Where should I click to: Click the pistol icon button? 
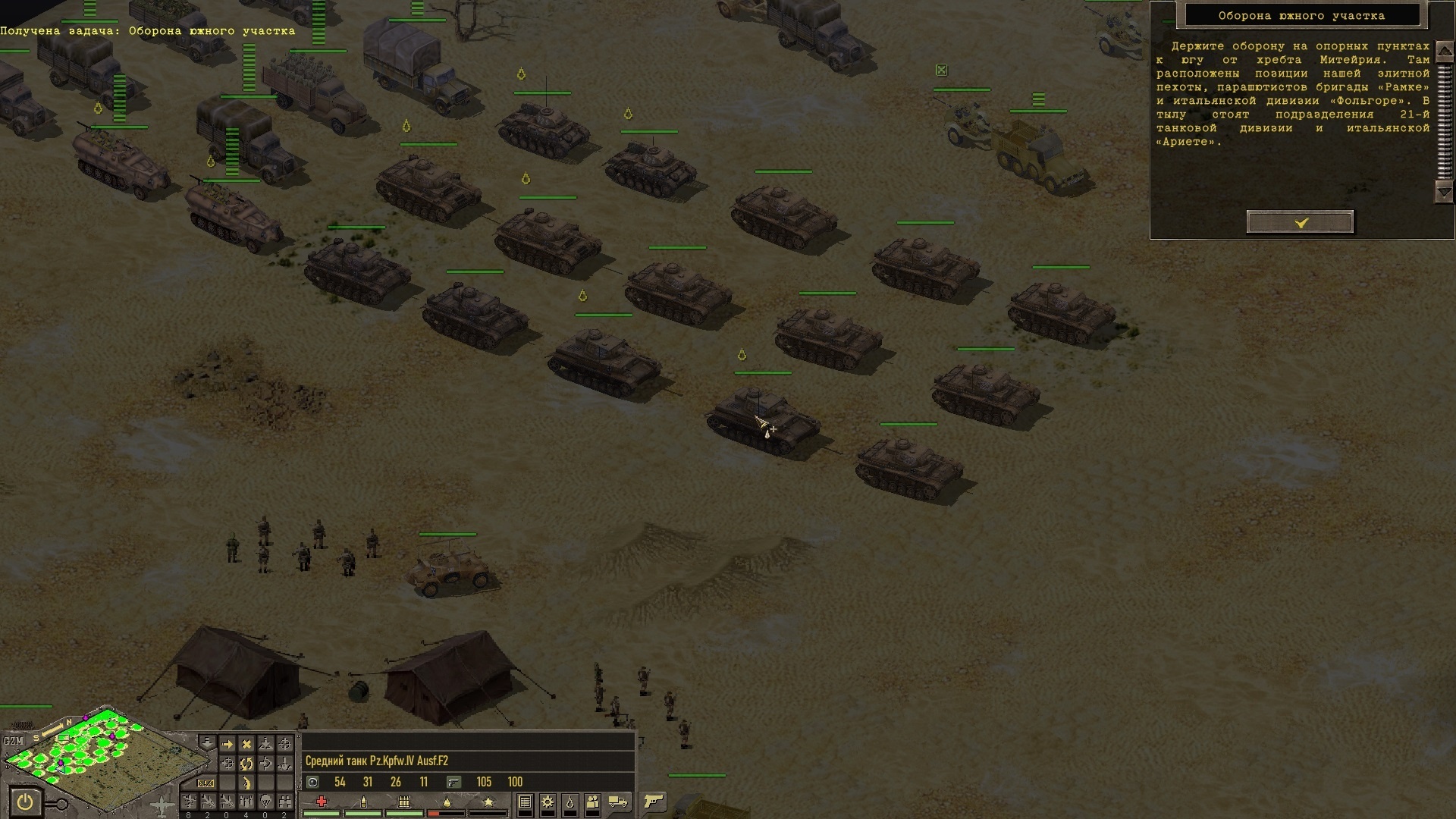(653, 801)
